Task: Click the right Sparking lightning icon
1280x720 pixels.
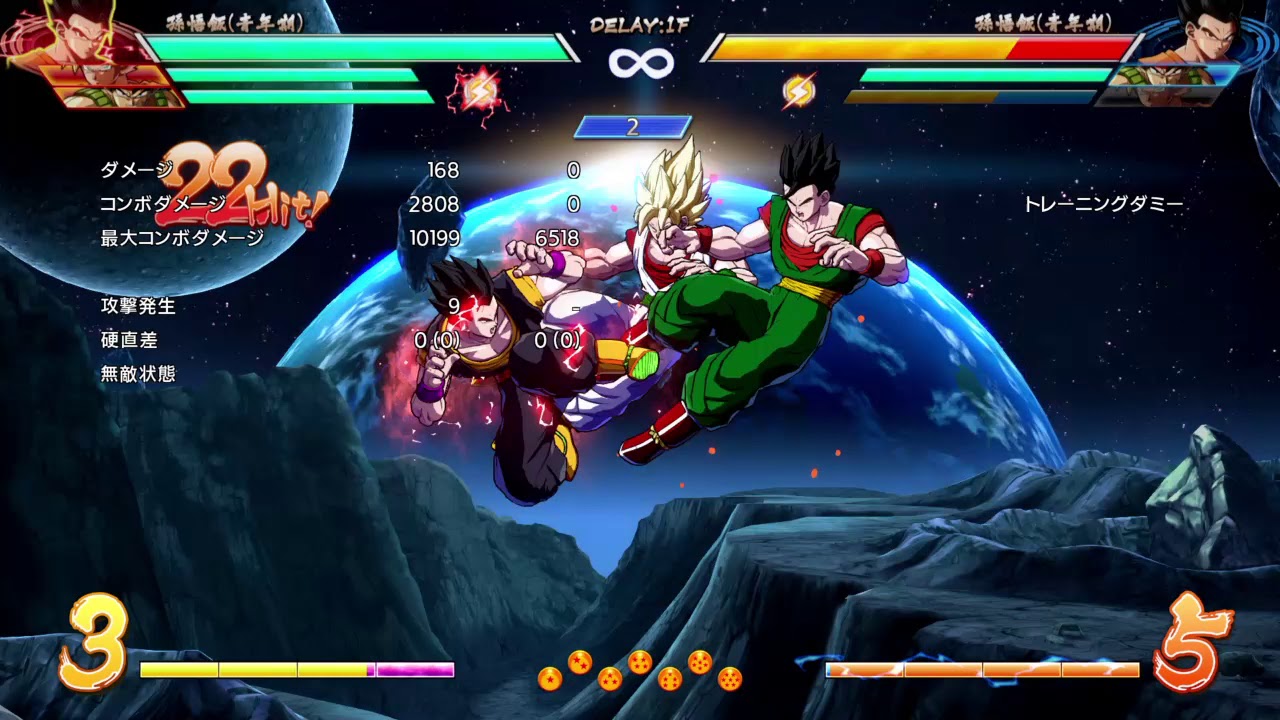Action: pos(797,90)
